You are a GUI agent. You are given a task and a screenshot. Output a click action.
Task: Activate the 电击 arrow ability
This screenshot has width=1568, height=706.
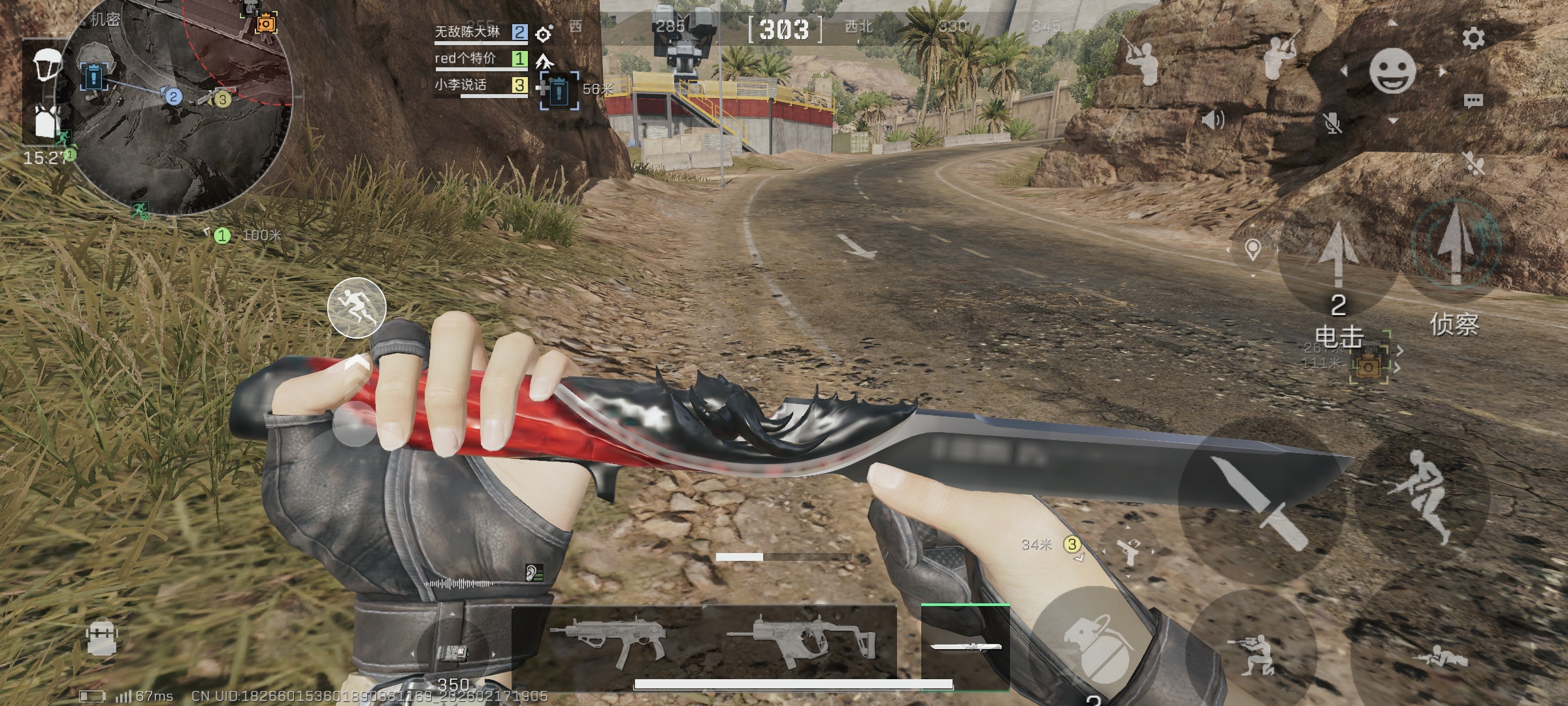(x=1337, y=261)
